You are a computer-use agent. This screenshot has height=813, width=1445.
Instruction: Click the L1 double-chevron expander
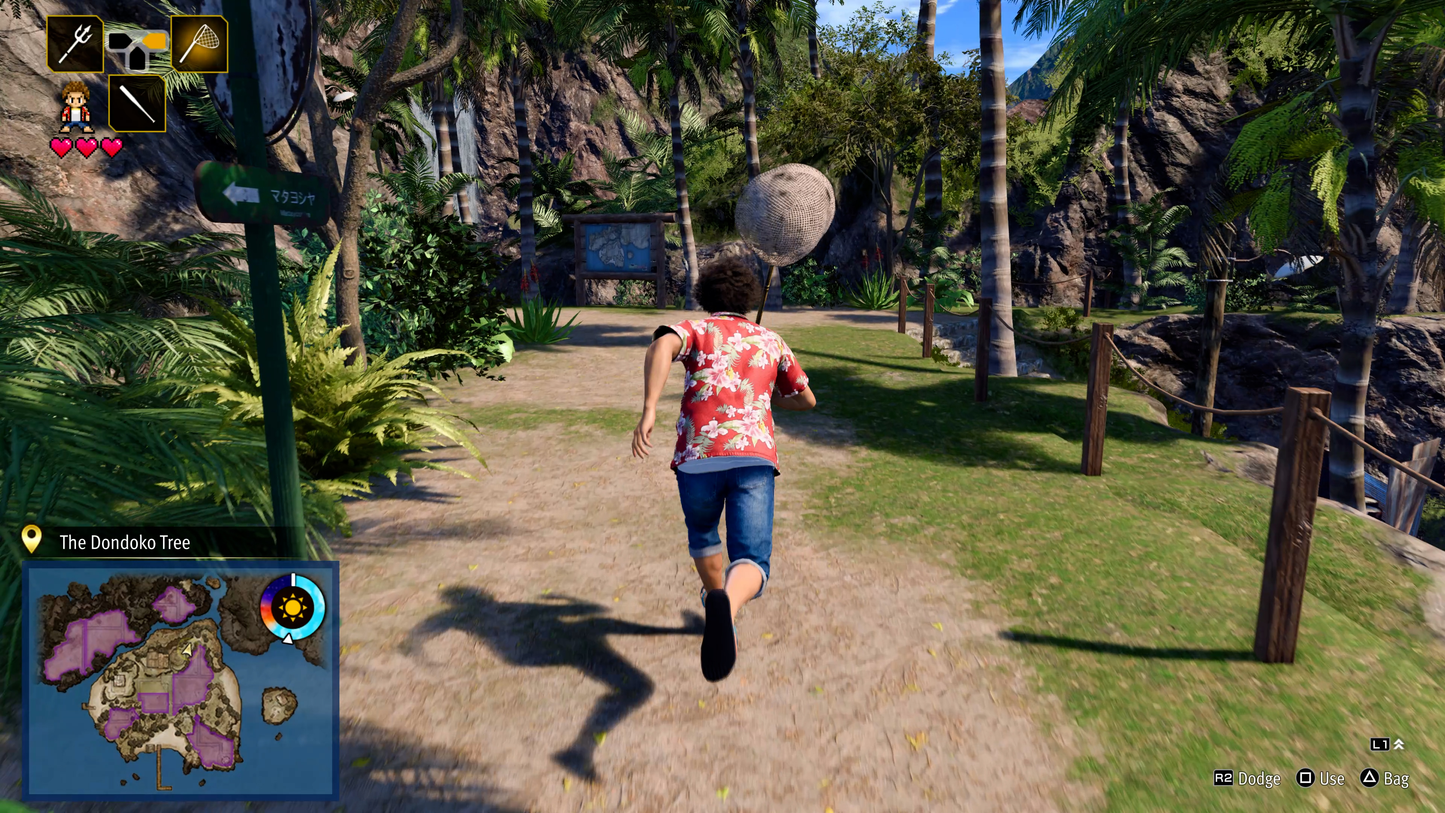1398,744
